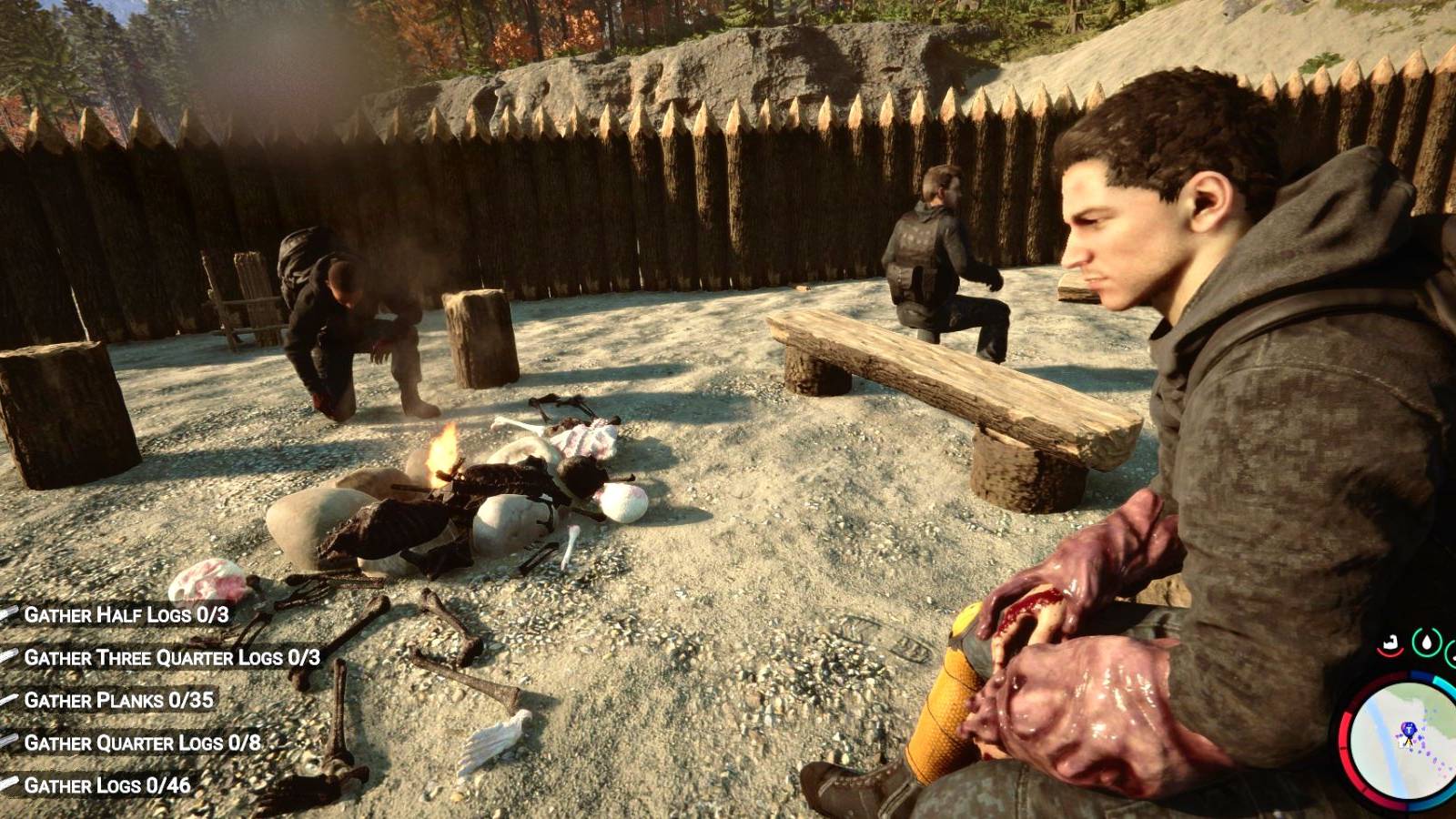This screenshot has height=819, width=1456.
Task: Click the plank icon beside Gather Planks
Action: (x=7, y=699)
